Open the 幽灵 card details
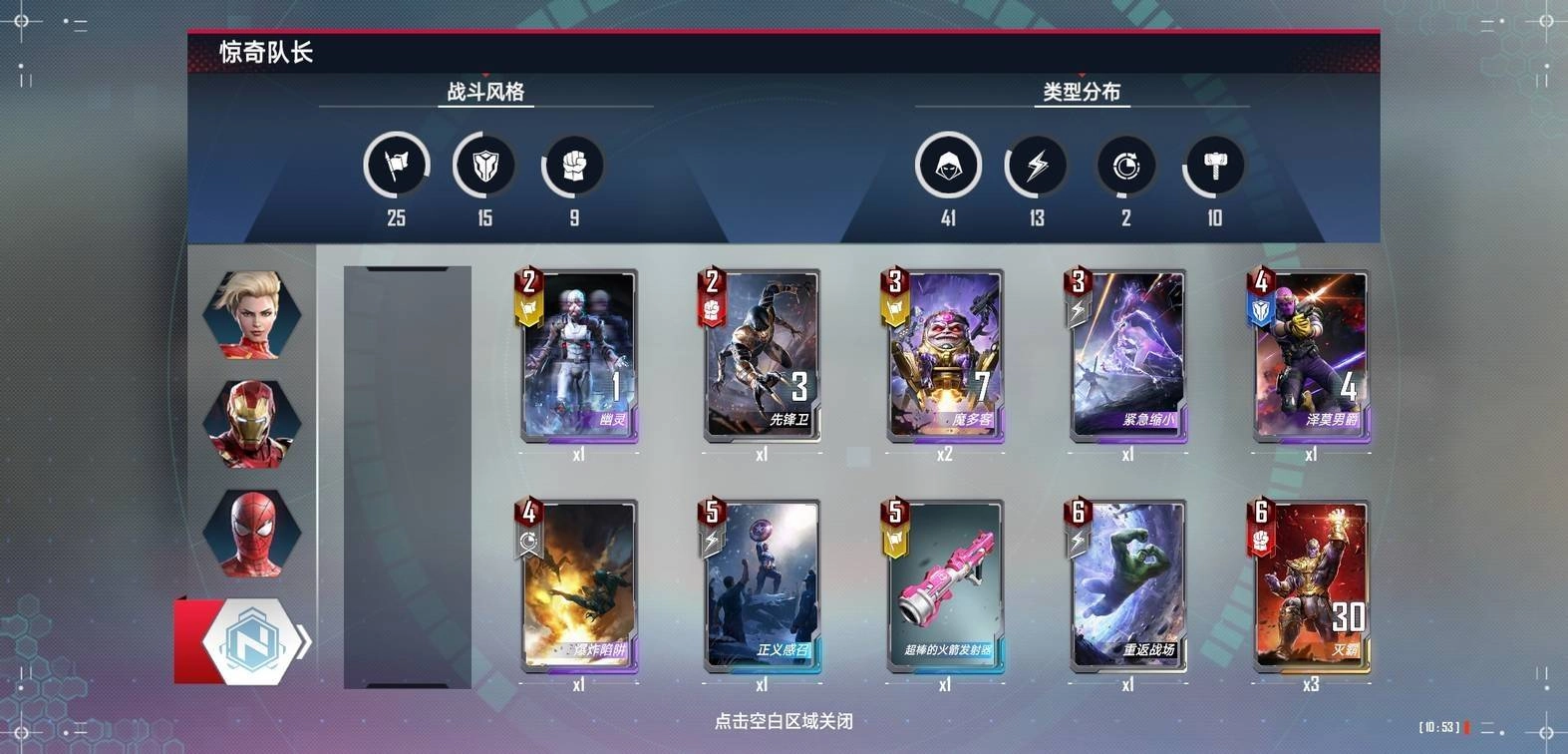Screen dimensions: 1568x754 click(x=578, y=354)
